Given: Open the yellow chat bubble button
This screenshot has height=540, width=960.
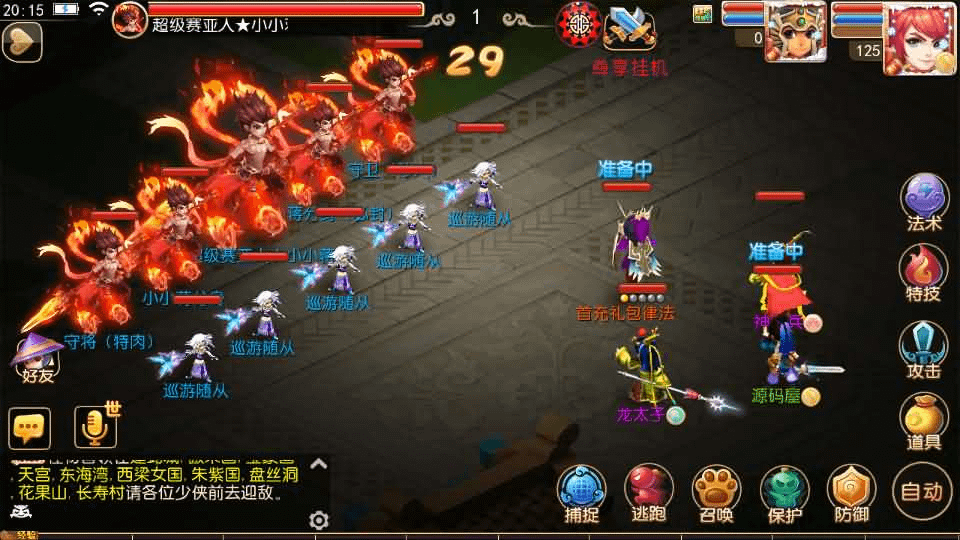Looking at the screenshot, I should coord(29,428).
